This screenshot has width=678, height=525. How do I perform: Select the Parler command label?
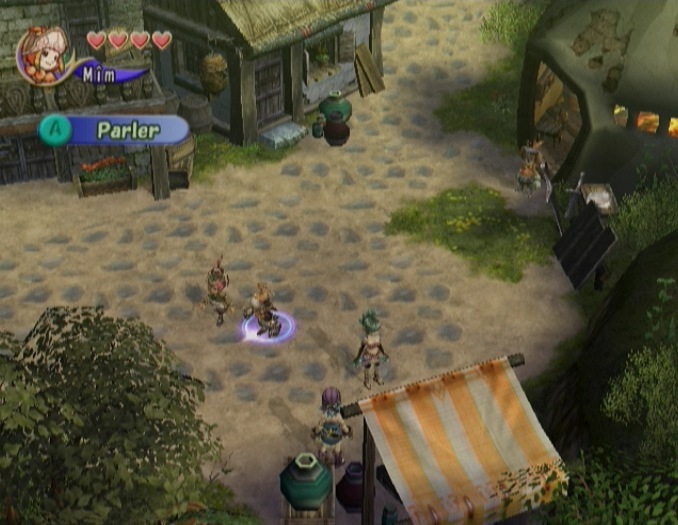(128, 130)
